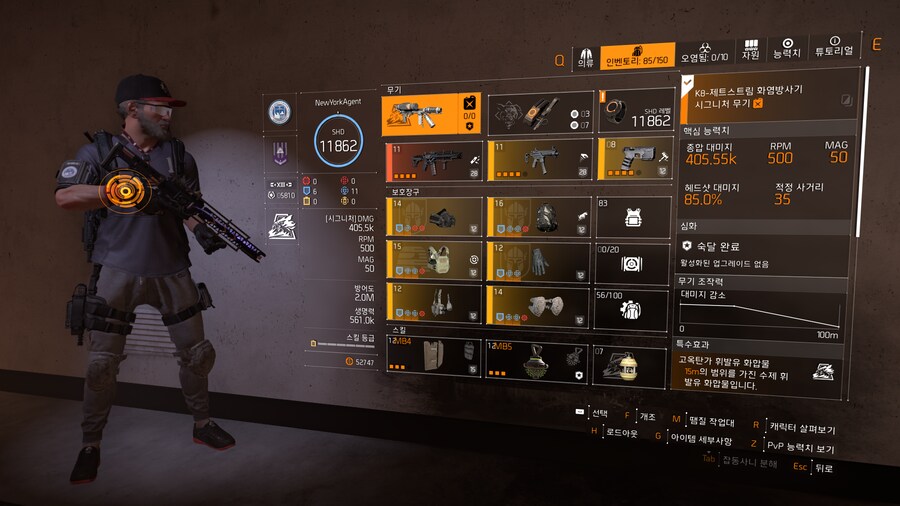Open the armor kit slot showing 83
Viewport: 900px width, 506px height.
point(632,217)
